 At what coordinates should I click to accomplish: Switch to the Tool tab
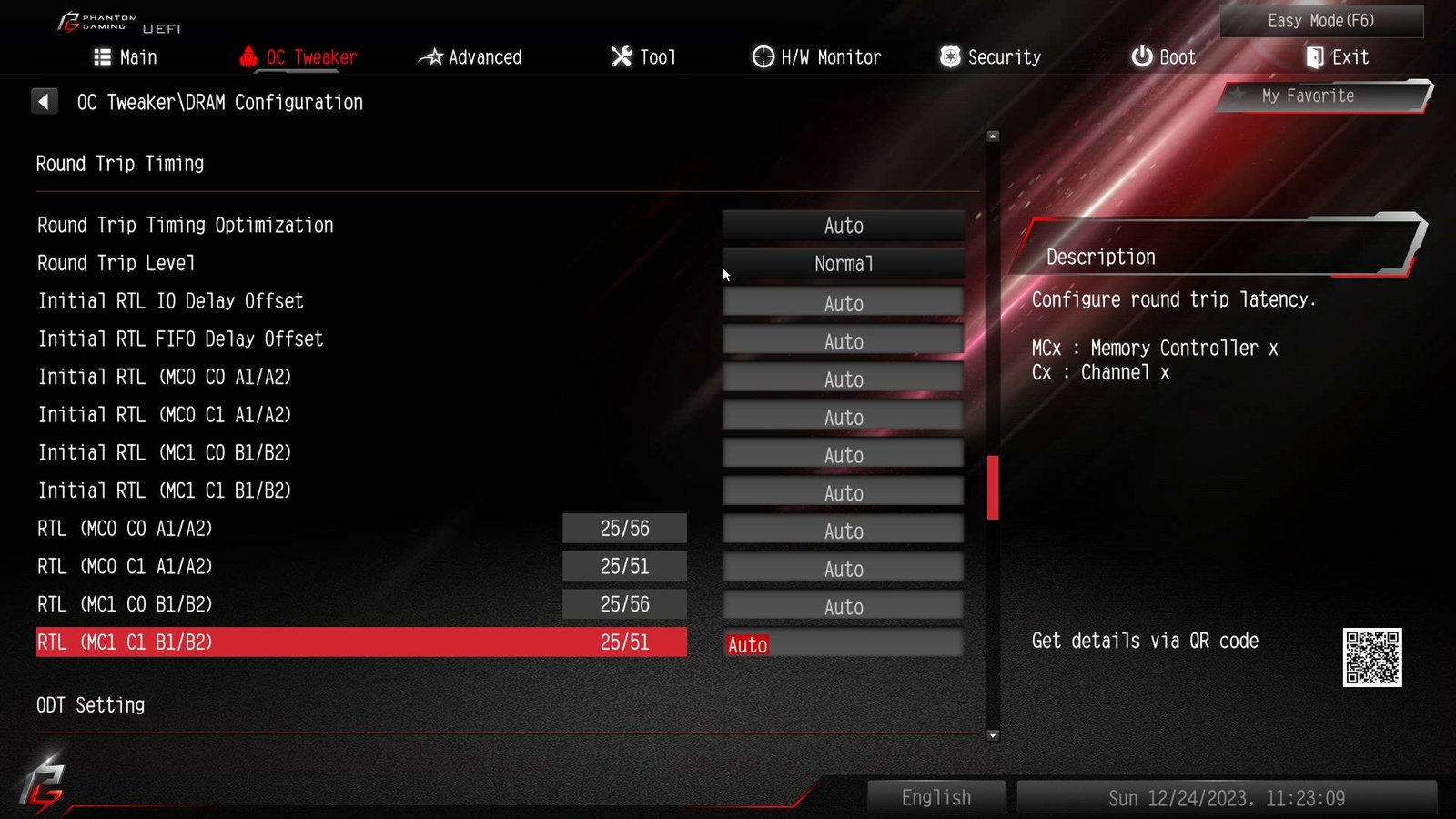643,57
